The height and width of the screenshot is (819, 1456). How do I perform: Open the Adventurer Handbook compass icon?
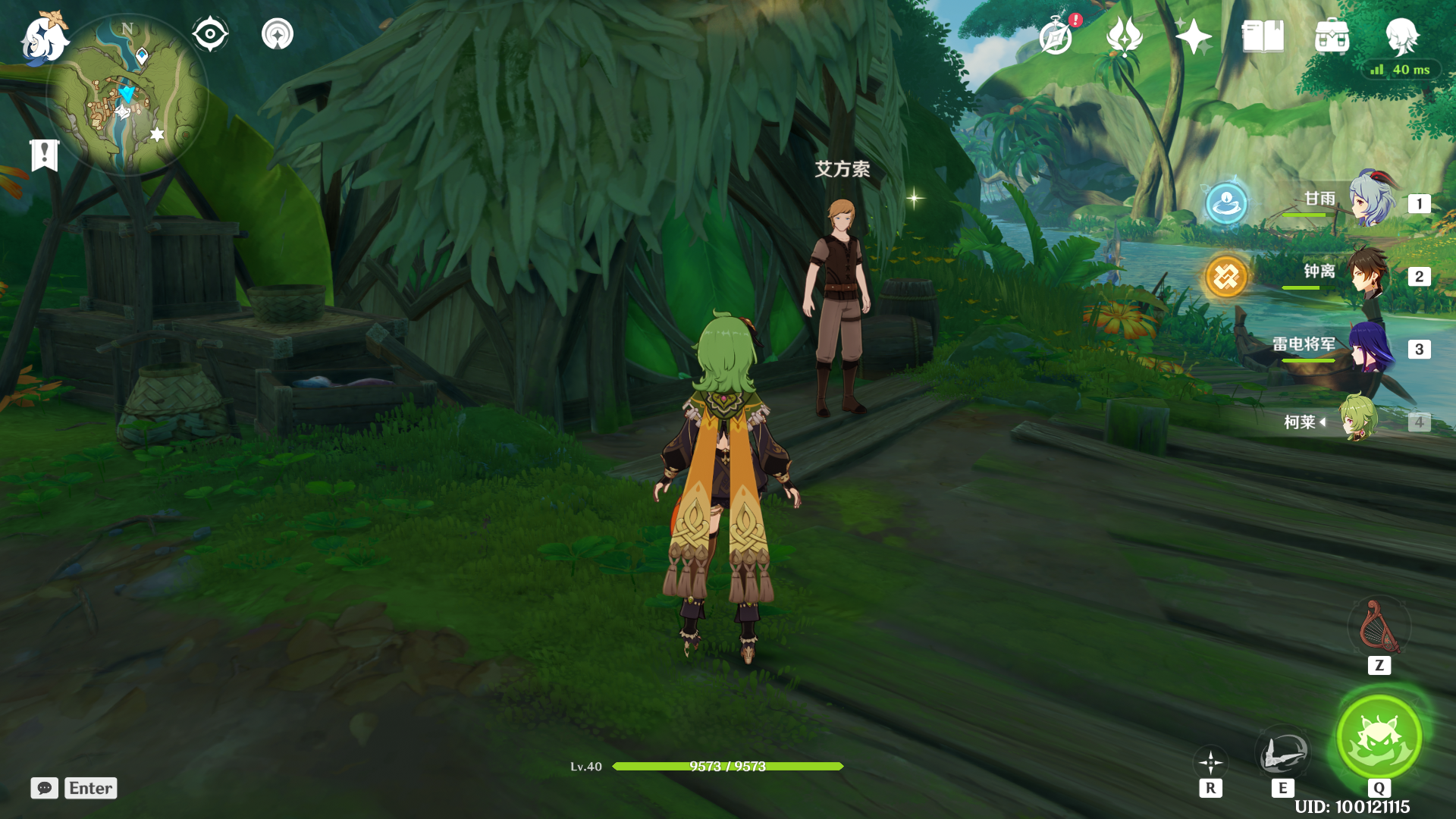(x=1056, y=36)
